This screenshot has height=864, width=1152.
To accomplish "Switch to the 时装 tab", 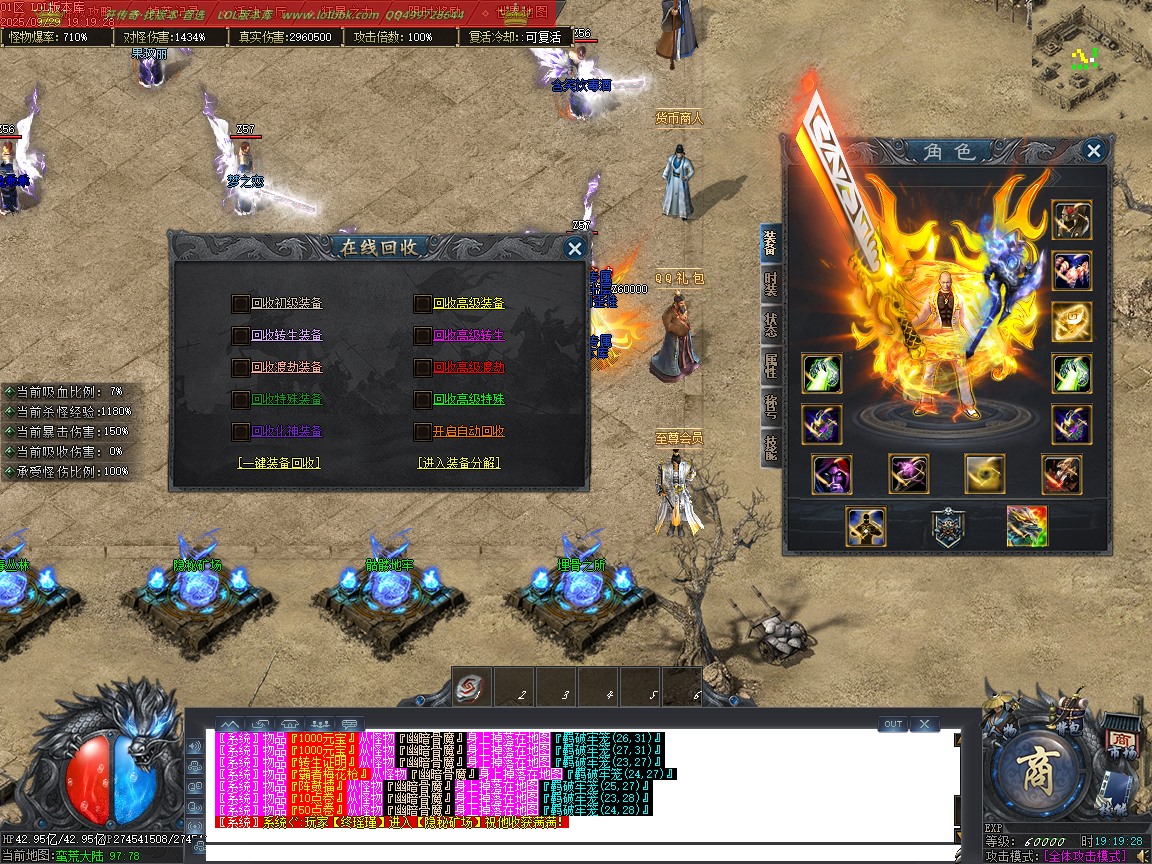I will coord(770,285).
